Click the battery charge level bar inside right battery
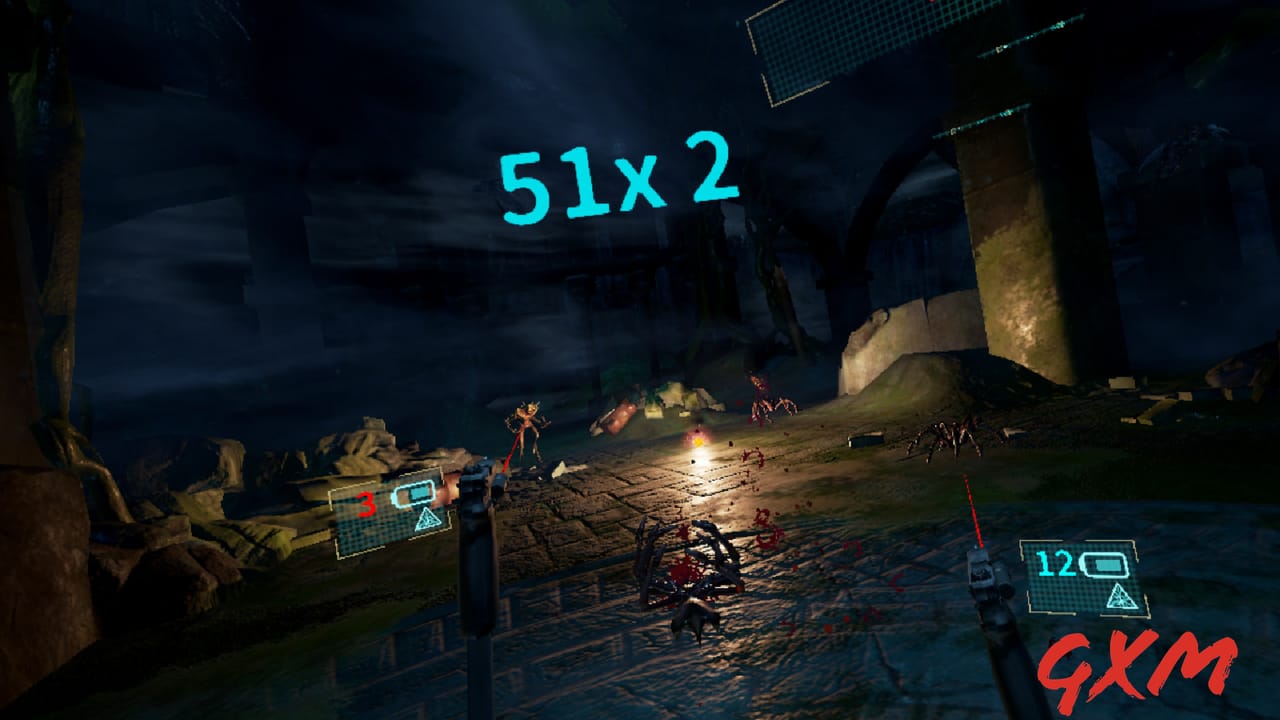 (1108, 563)
